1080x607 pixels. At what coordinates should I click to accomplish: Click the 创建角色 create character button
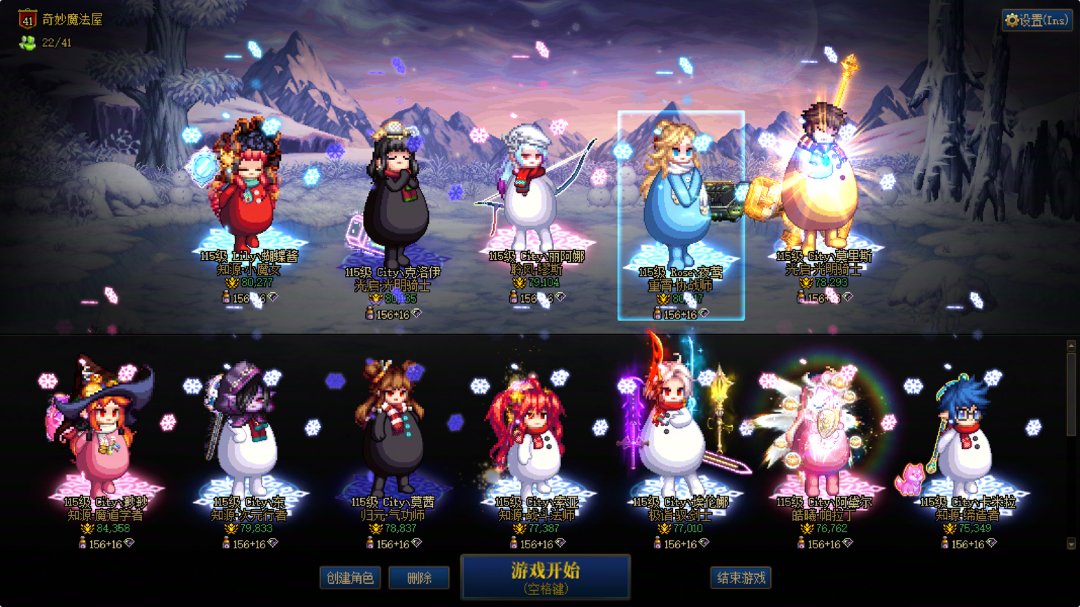click(350, 578)
